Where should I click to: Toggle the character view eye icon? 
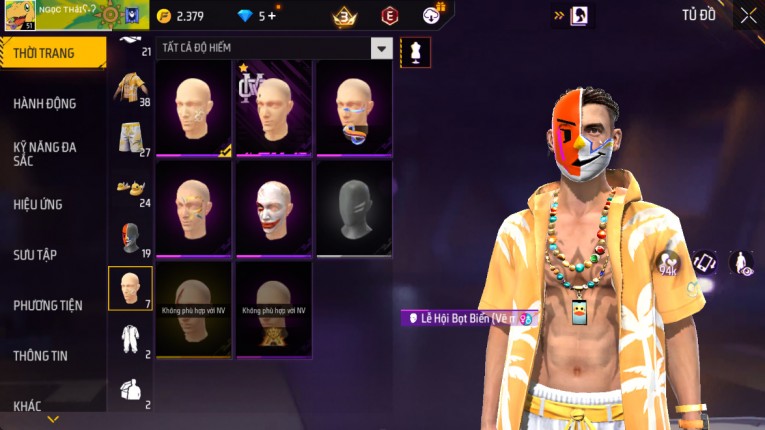point(741,263)
